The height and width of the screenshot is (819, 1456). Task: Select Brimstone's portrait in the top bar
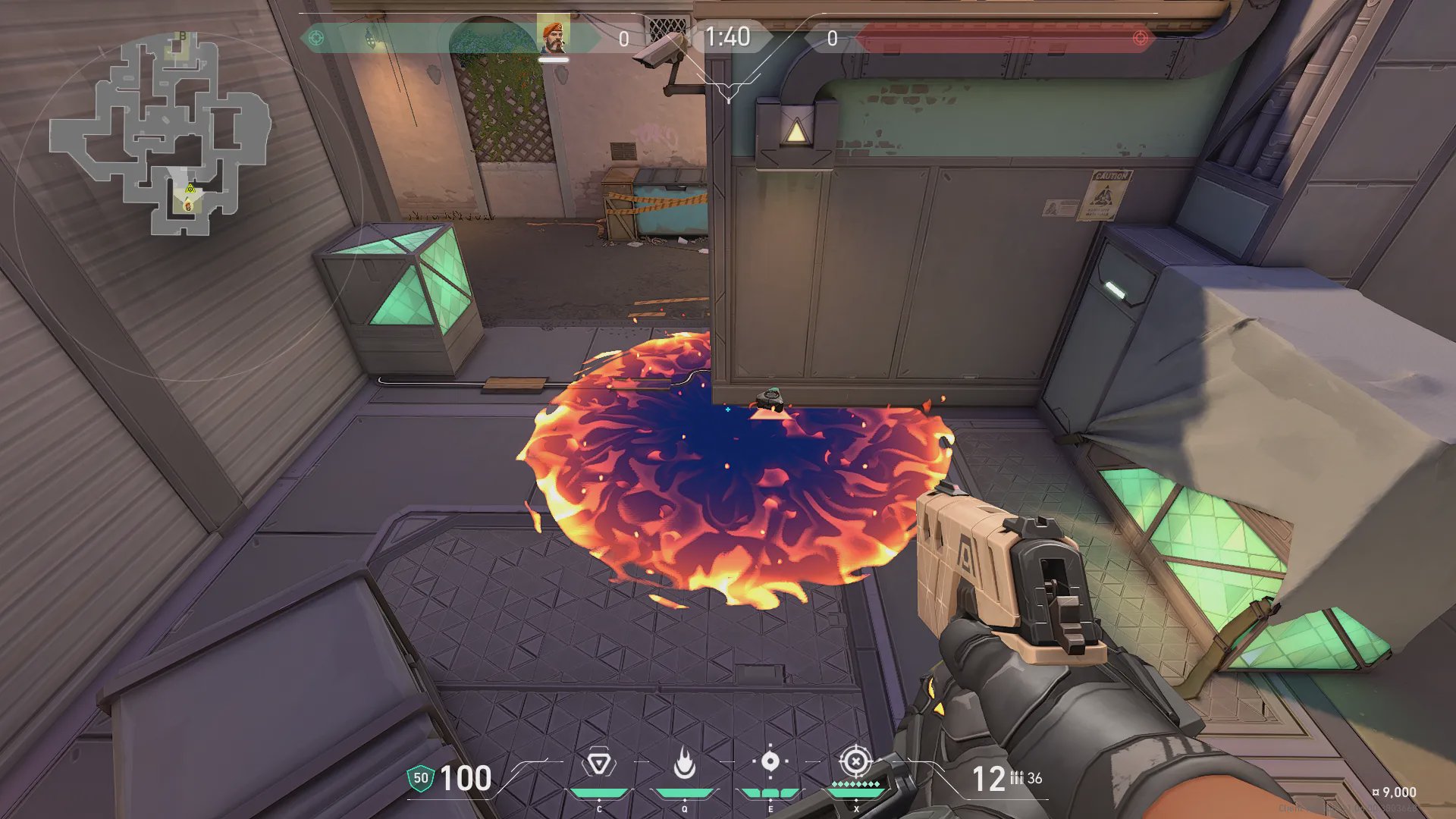554,36
